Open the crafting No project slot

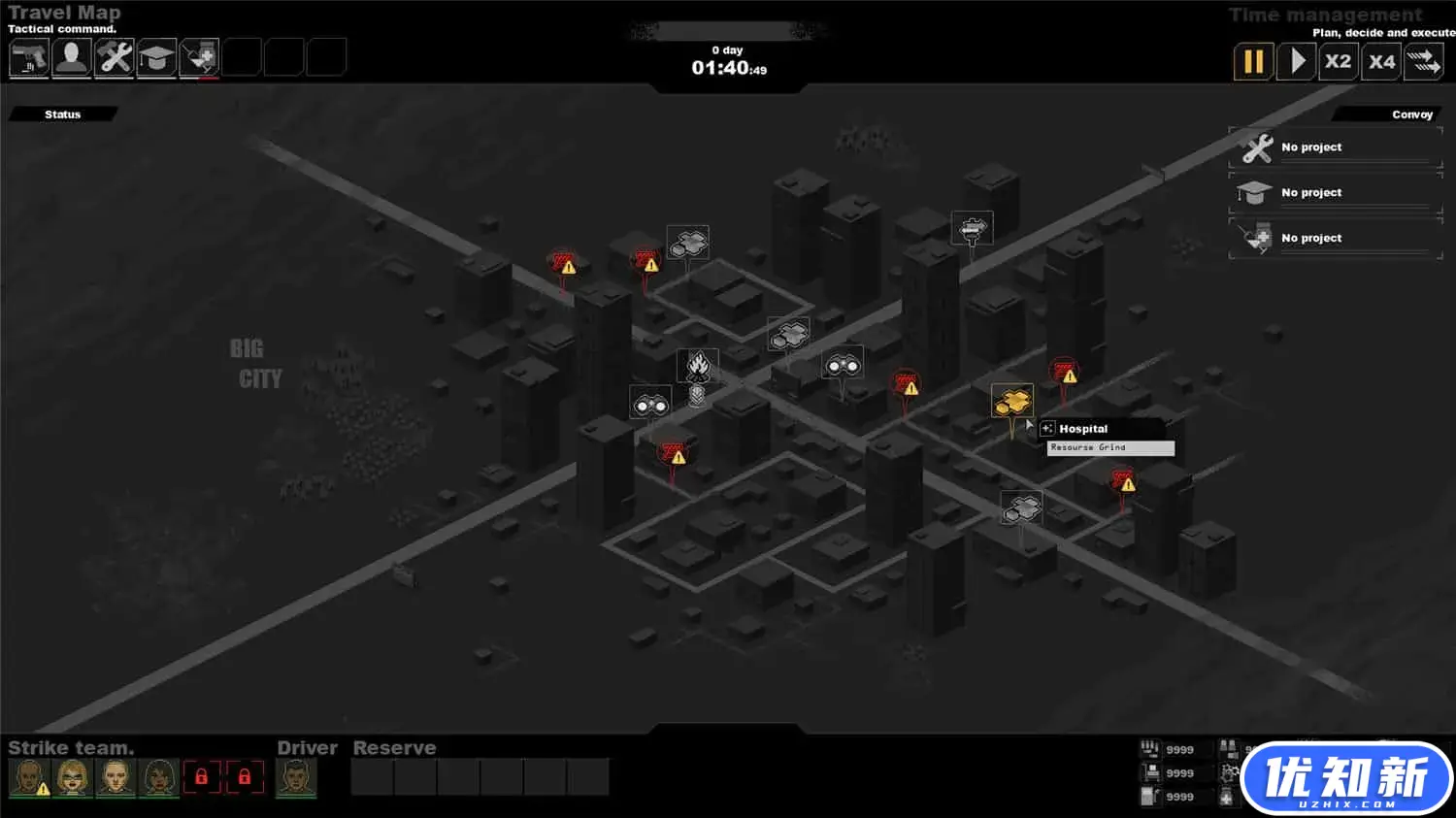pos(1335,147)
